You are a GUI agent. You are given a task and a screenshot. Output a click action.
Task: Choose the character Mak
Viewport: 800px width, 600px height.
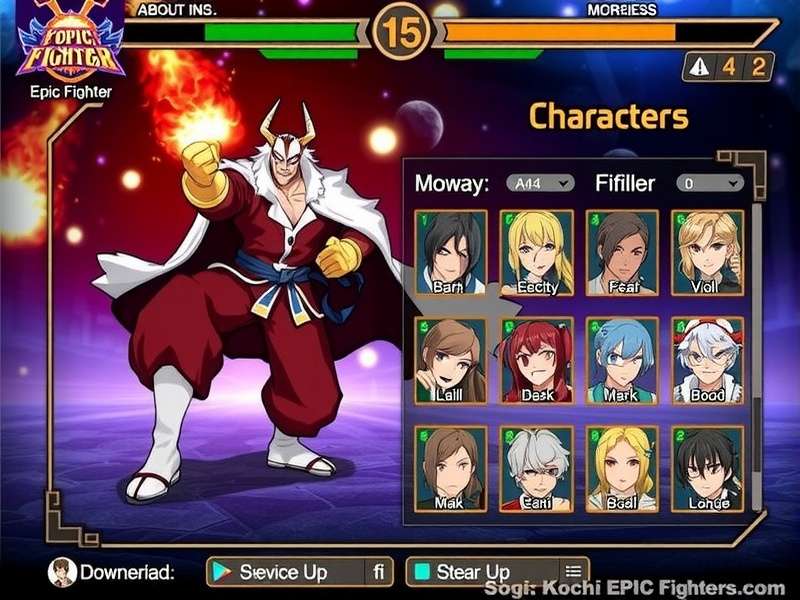coord(450,468)
